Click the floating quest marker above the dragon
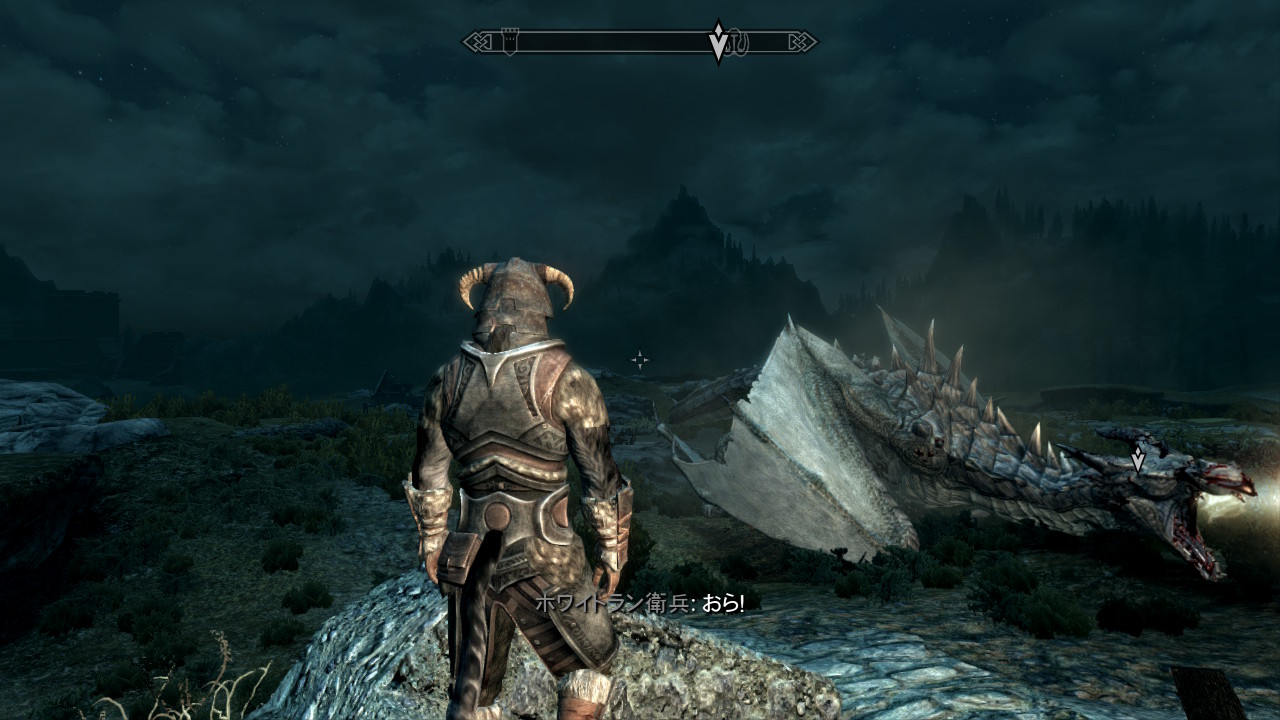 tap(1137, 459)
